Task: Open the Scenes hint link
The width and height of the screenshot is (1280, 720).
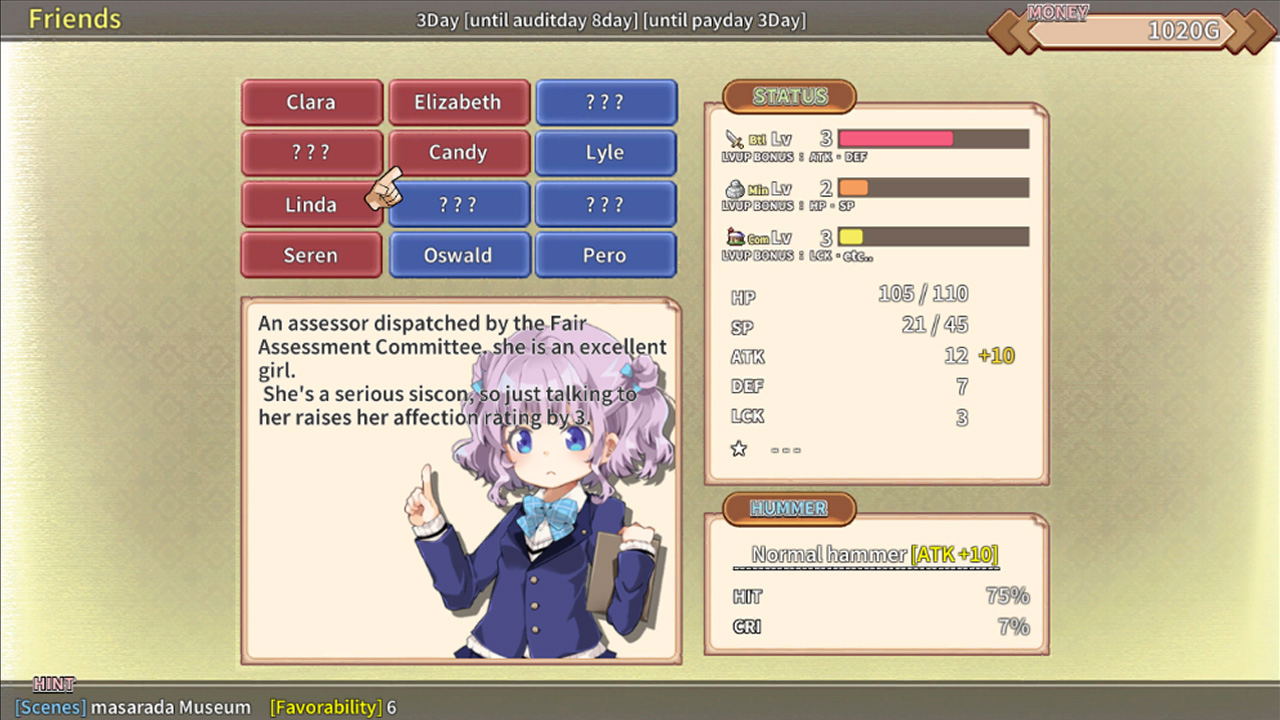Action: 50,707
